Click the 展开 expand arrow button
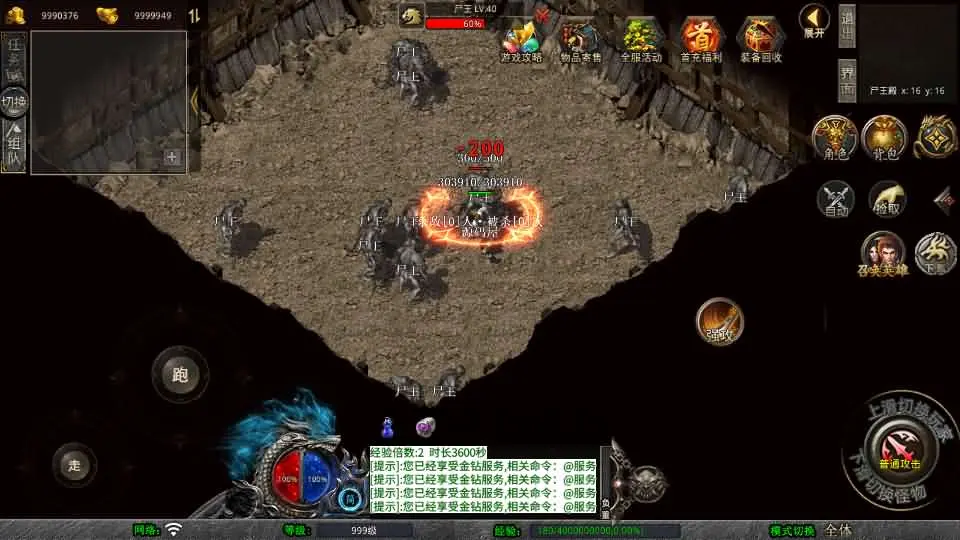Screen dimensions: 960x540 click(814, 20)
